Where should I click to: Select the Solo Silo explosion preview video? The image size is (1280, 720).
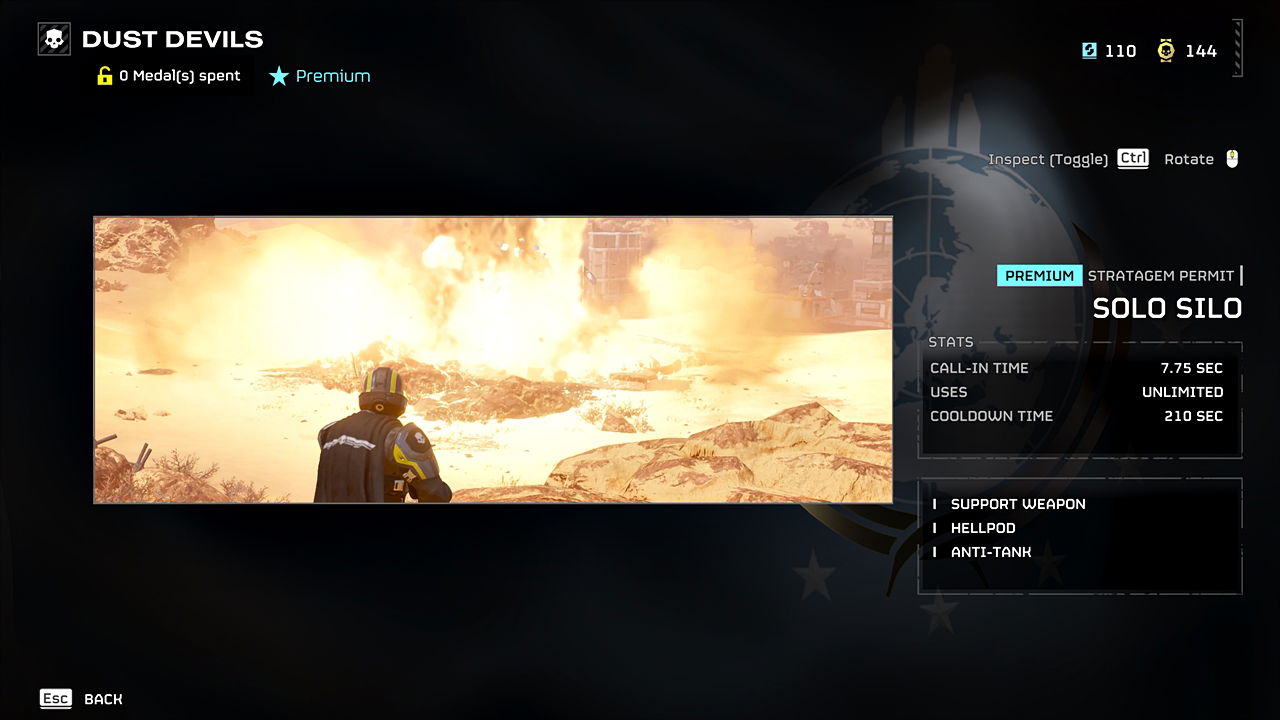click(493, 360)
